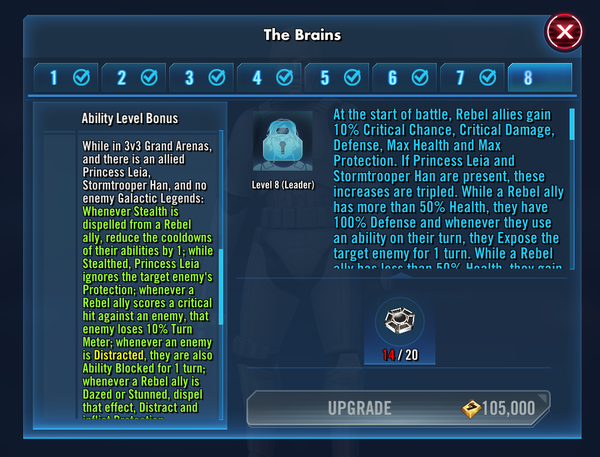Select The Brains leader ability icon
600x457 pixels.
(282, 141)
